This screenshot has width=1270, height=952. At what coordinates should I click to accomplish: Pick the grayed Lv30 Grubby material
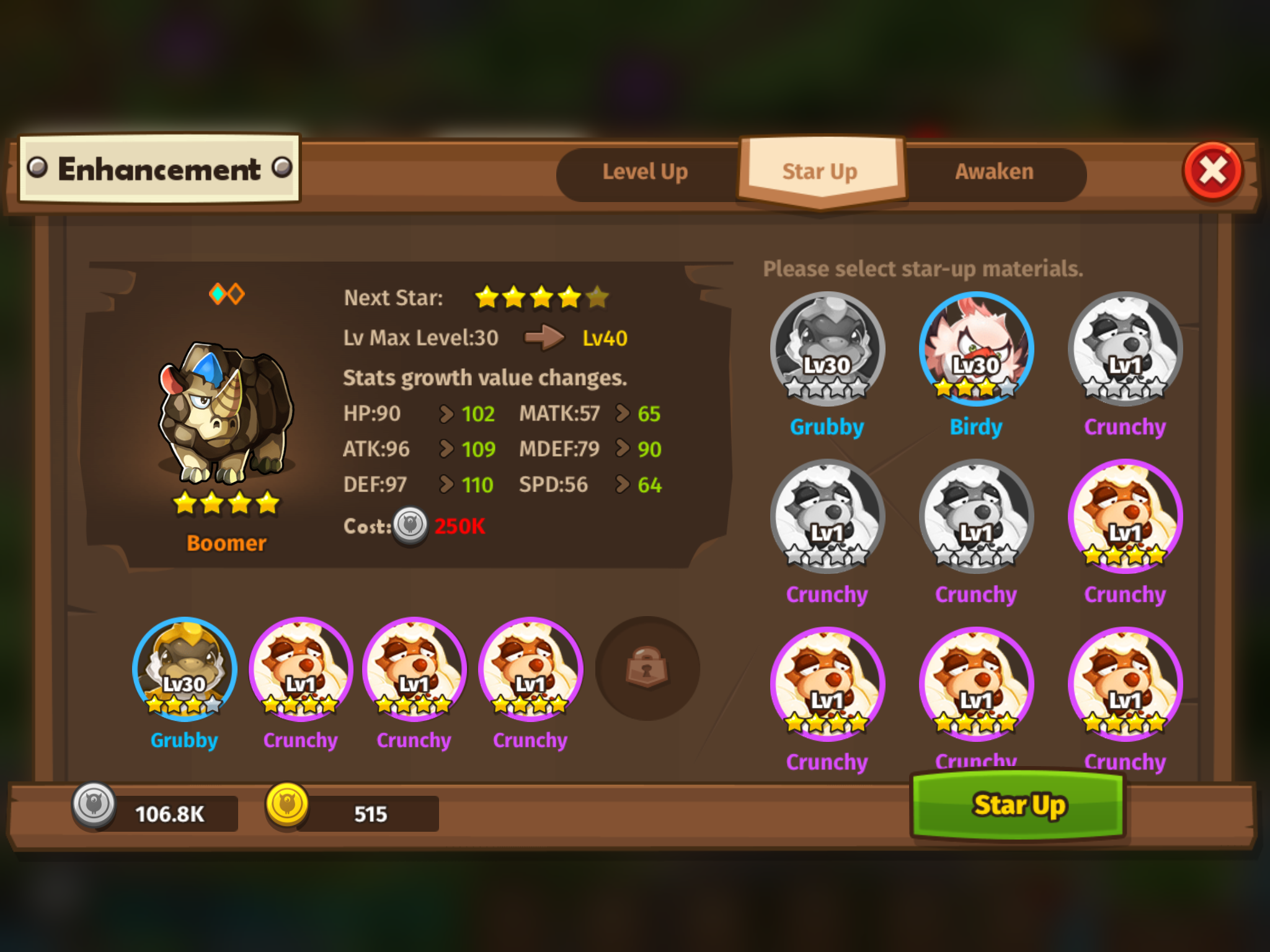(827, 348)
